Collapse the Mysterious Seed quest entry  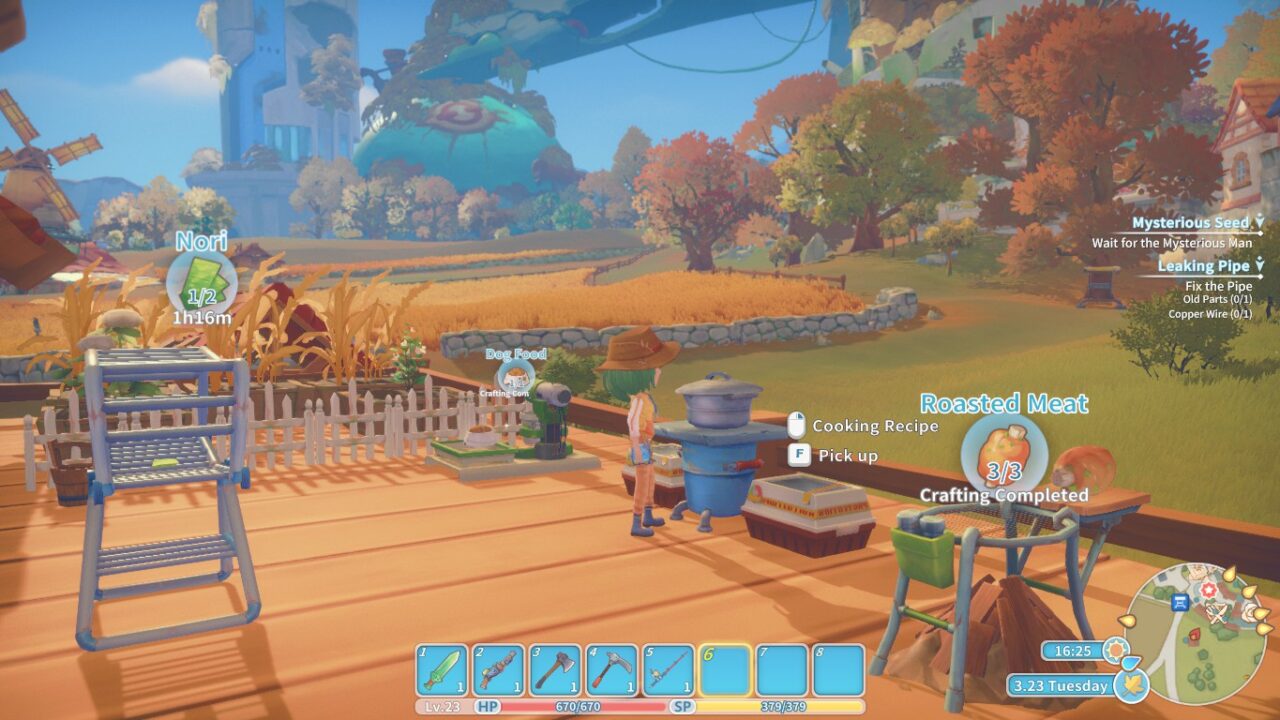pos(1261,222)
